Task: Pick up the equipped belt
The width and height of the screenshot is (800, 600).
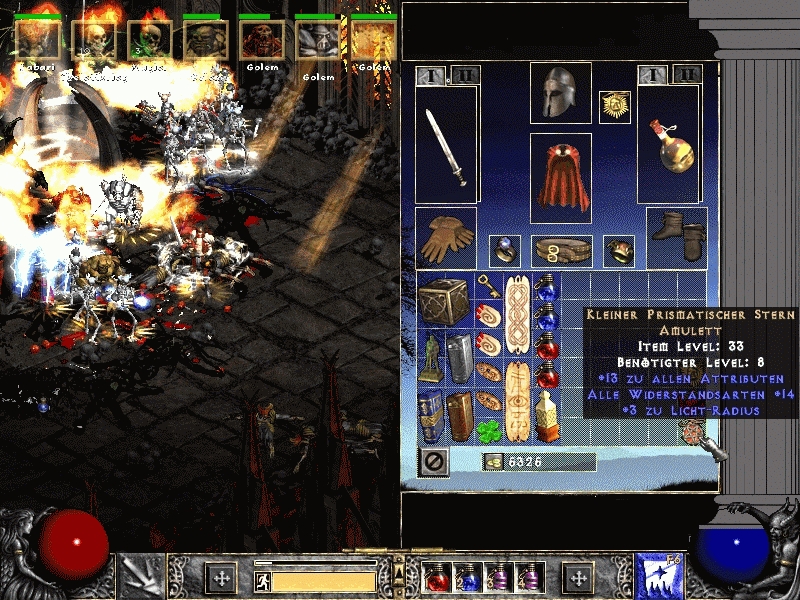Action: point(560,250)
